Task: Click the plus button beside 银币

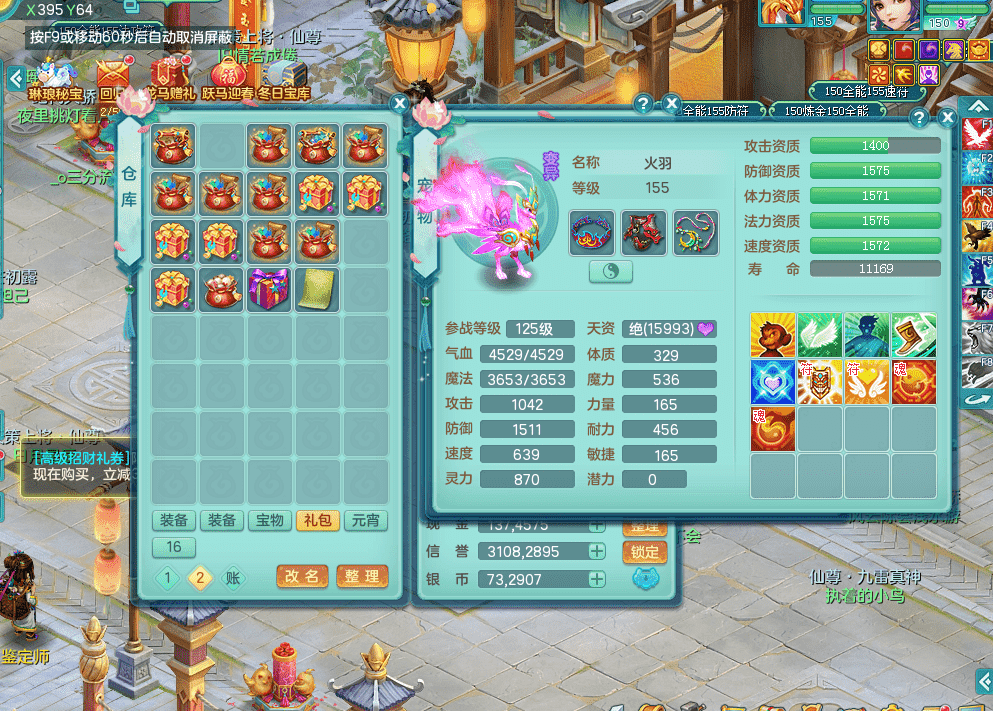Action: (597, 579)
